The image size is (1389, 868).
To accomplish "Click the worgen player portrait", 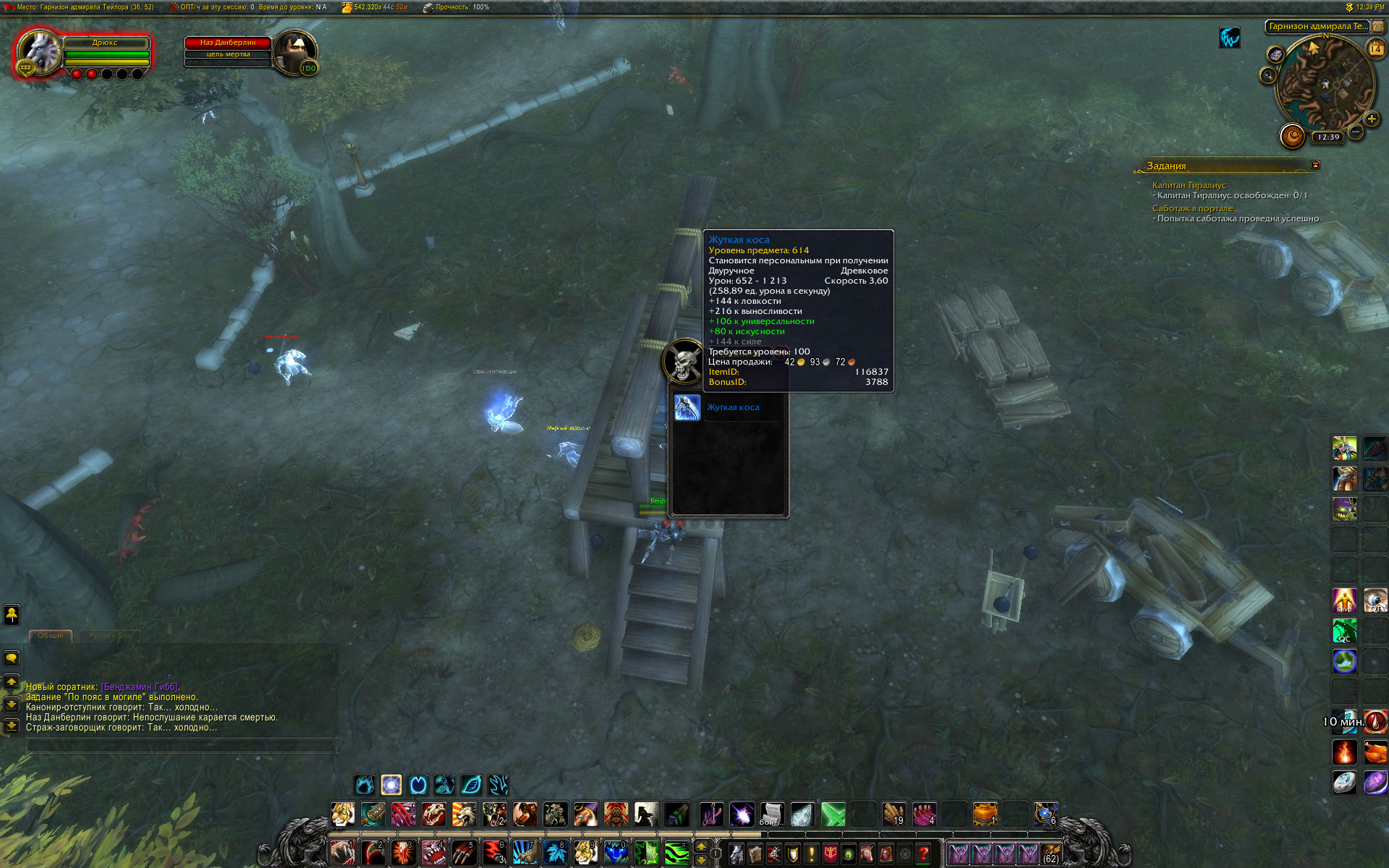I will (x=39, y=51).
